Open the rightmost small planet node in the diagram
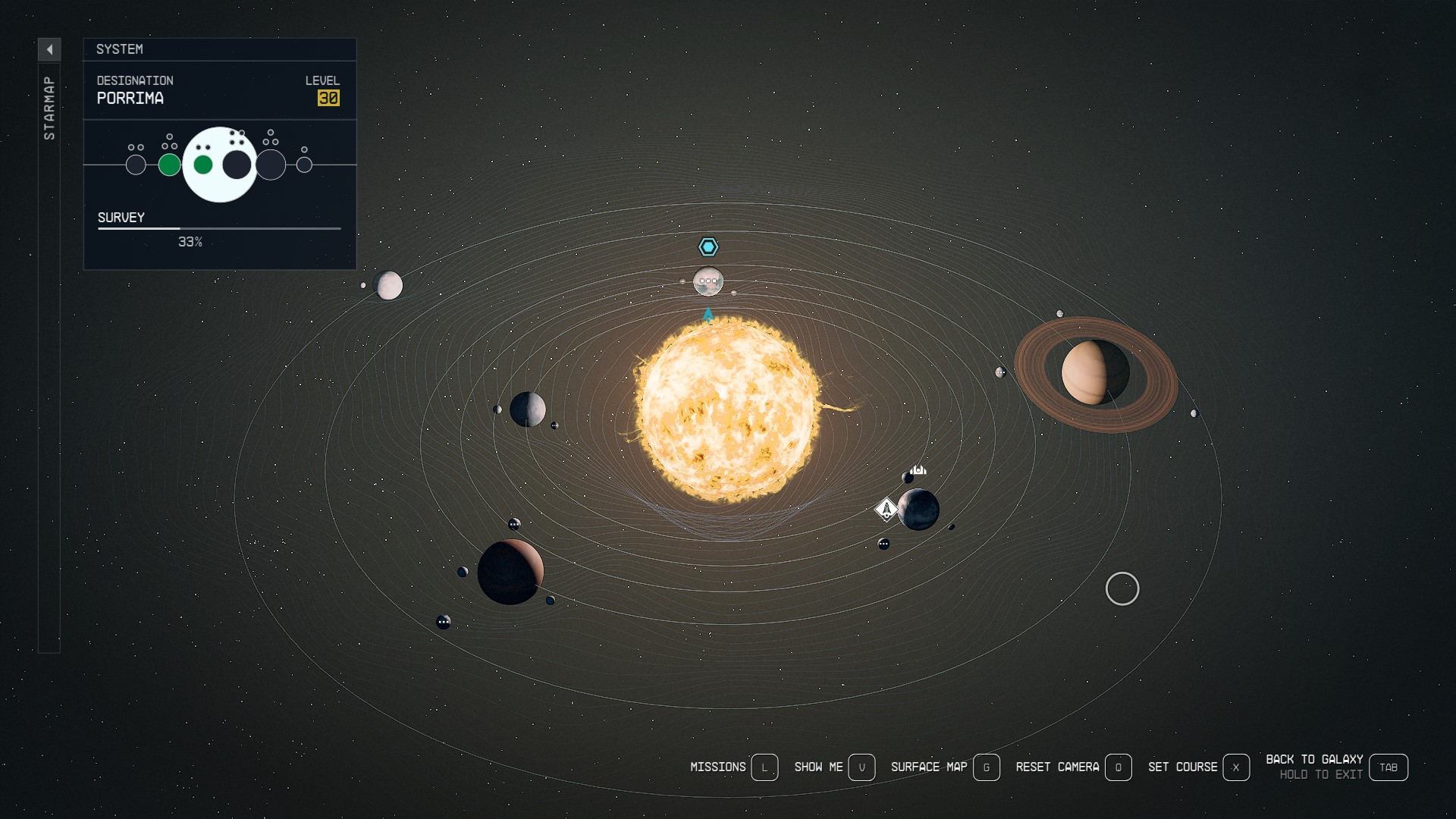Screen dimensions: 1456x819 [305, 164]
